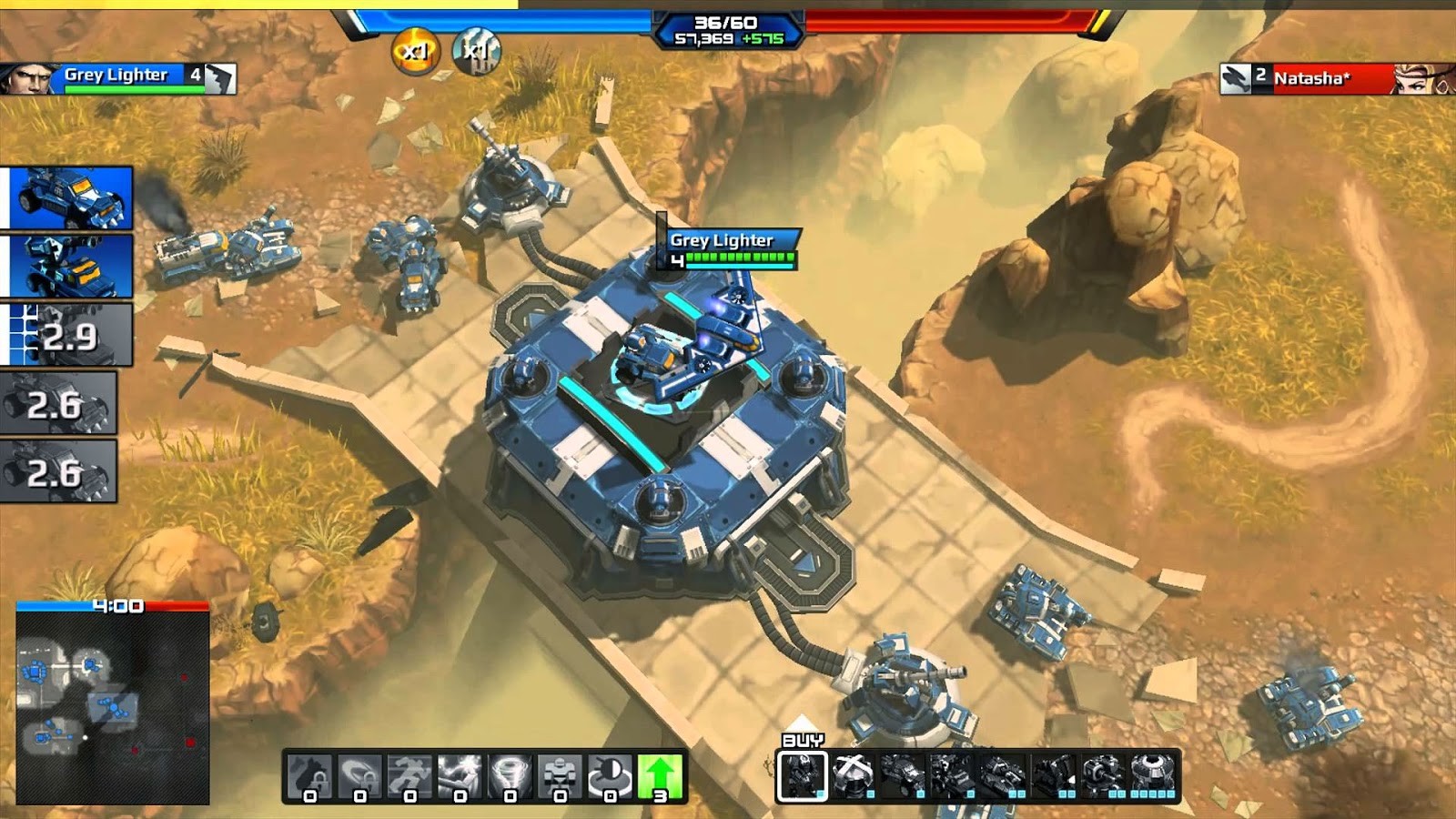This screenshot has height=819, width=1456.
Task: Use the explosion ability in the hotbar
Action: point(459,775)
